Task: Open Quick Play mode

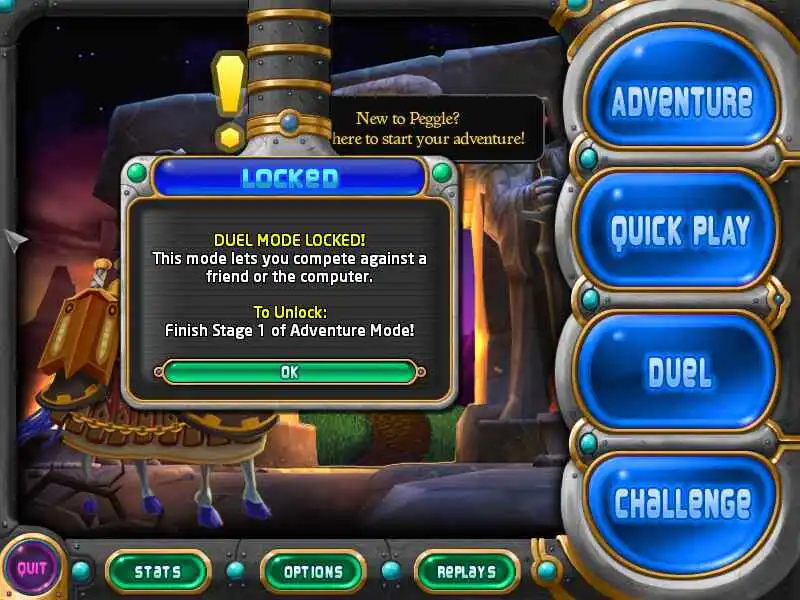Action: [x=679, y=230]
